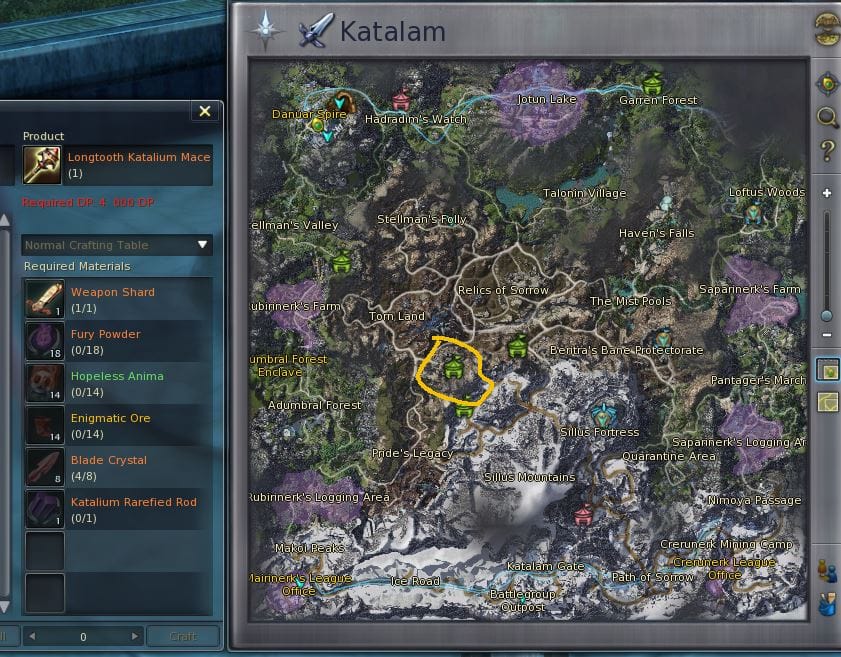
Task: Open map help with the question mark
Action: (827, 152)
